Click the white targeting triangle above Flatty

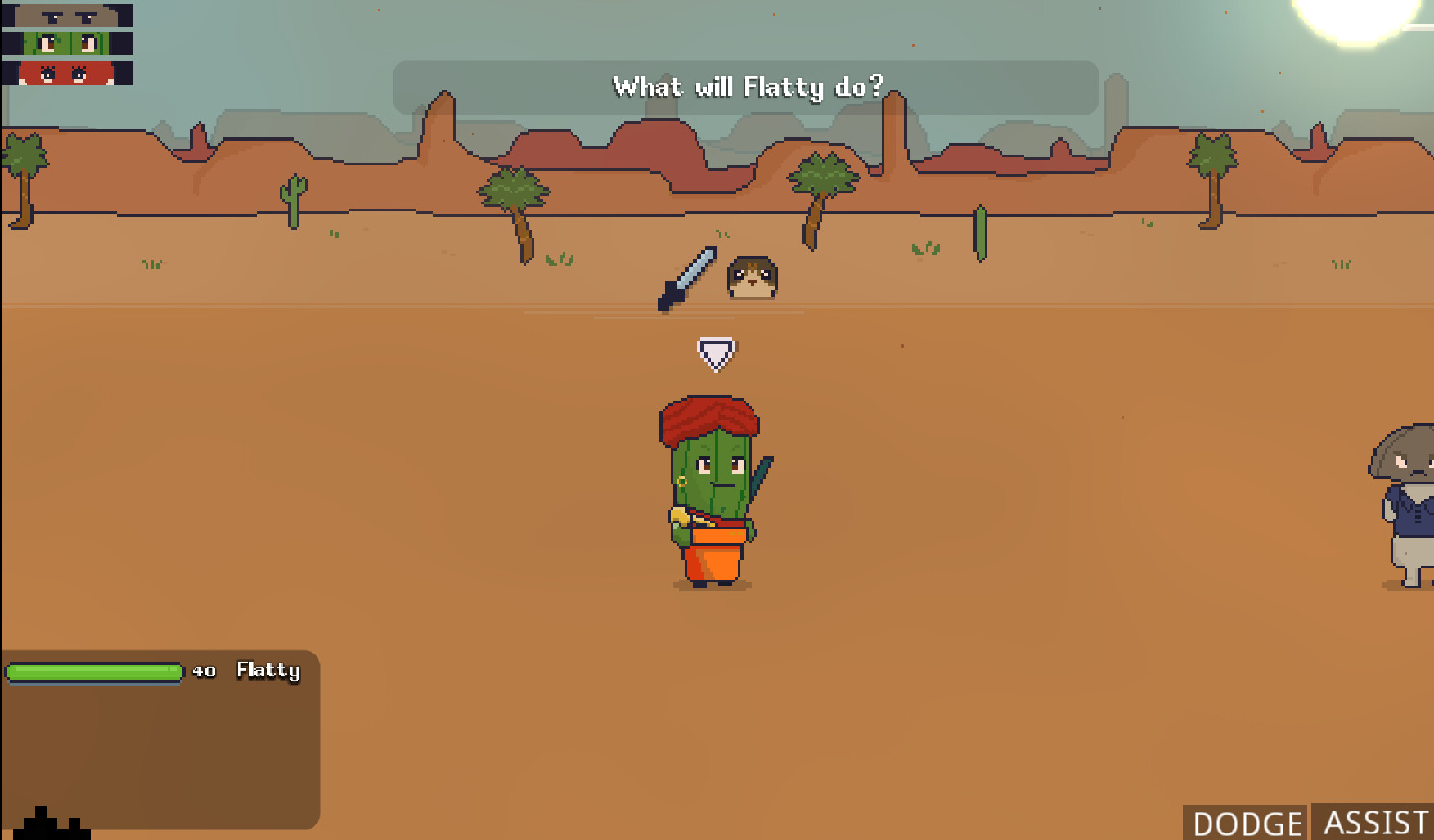[x=716, y=352]
